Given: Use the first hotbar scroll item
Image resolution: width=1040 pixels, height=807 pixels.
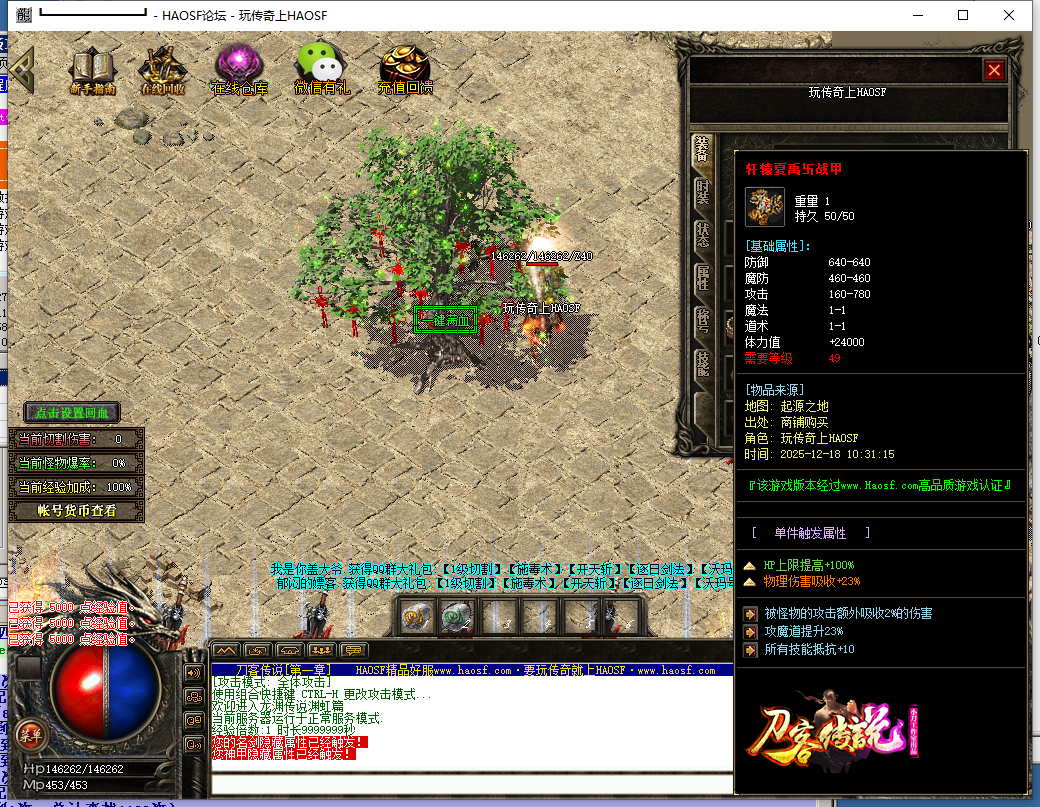Looking at the screenshot, I should (416, 617).
